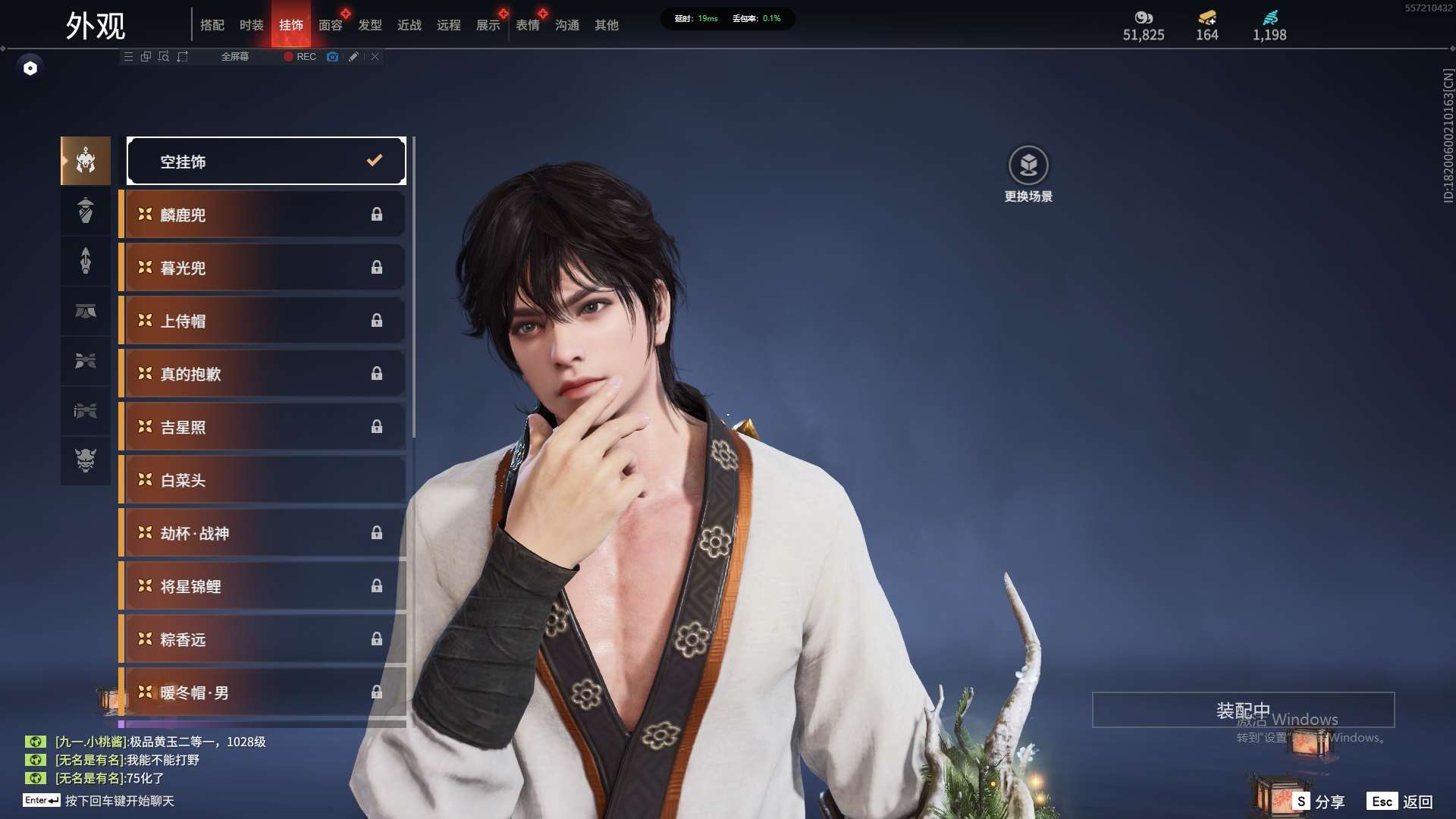Select the 发型 tab
The width and height of the screenshot is (1456, 819).
[x=370, y=25]
